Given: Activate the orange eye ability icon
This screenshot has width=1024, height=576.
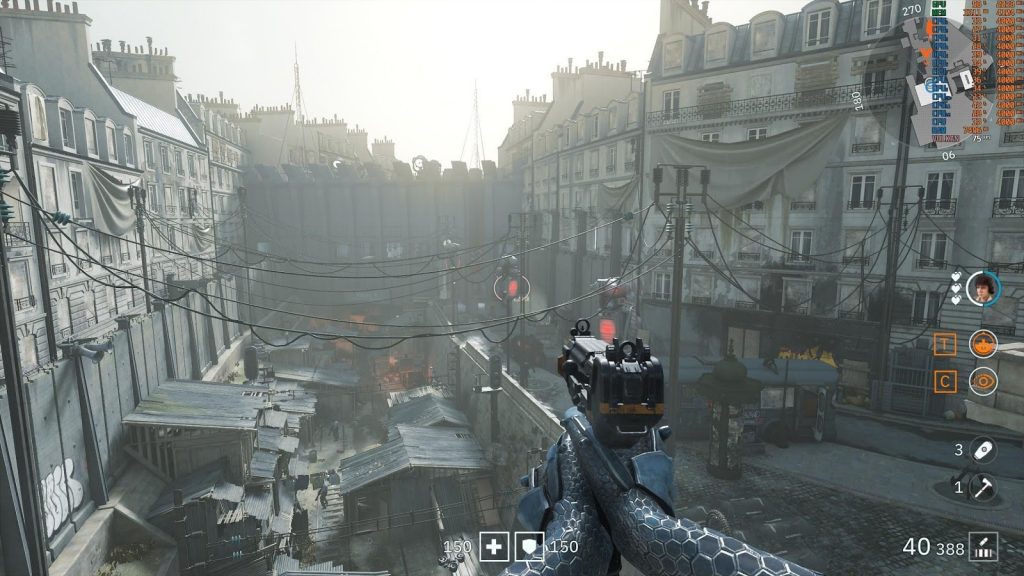Looking at the screenshot, I should pyautogui.click(x=983, y=381).
